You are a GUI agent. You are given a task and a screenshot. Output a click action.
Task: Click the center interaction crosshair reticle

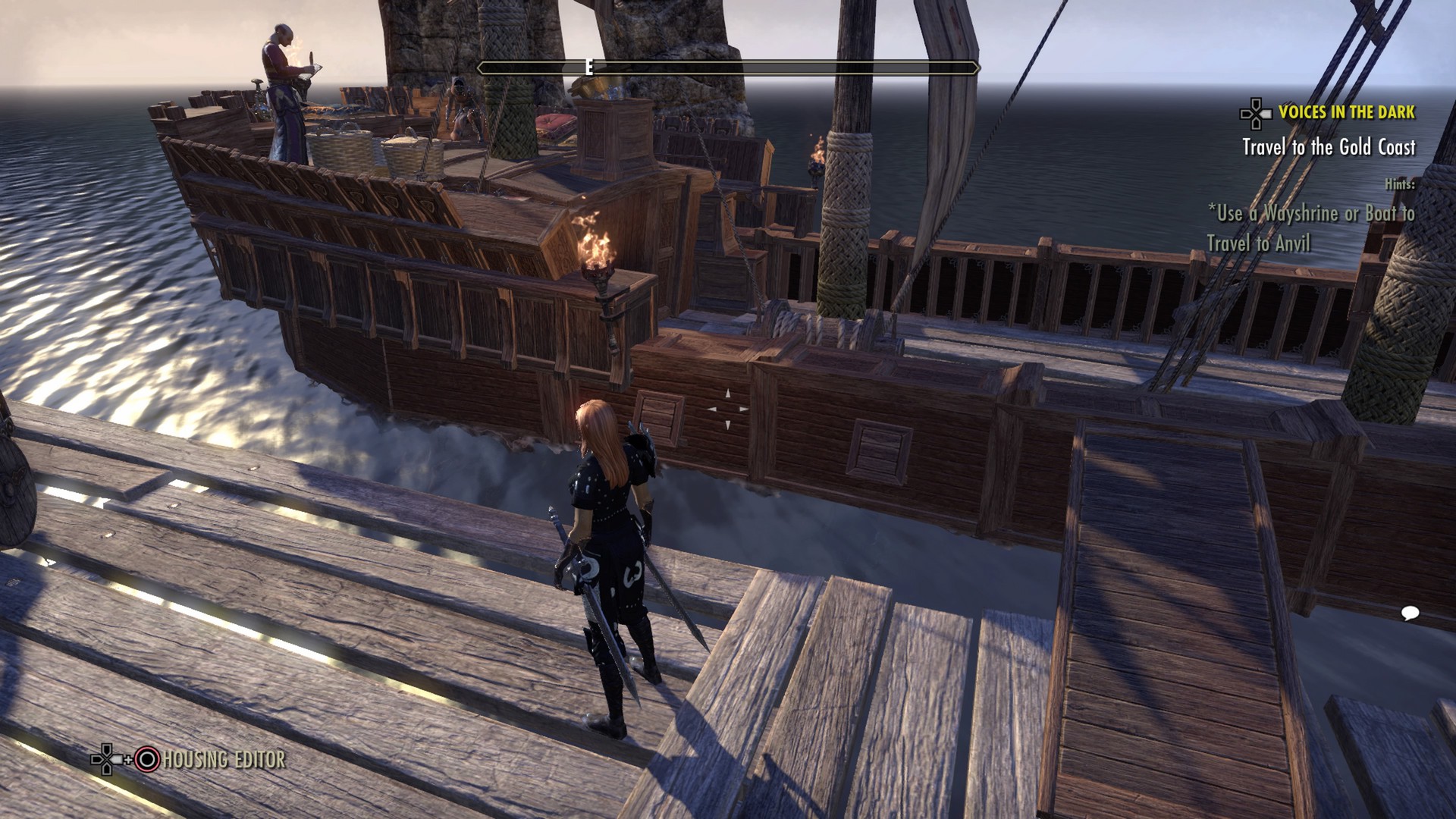(730, 409)
